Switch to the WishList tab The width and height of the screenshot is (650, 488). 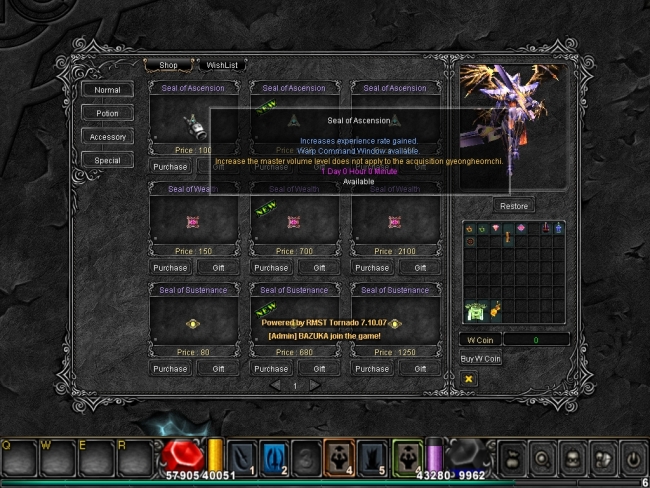point(222,65)
